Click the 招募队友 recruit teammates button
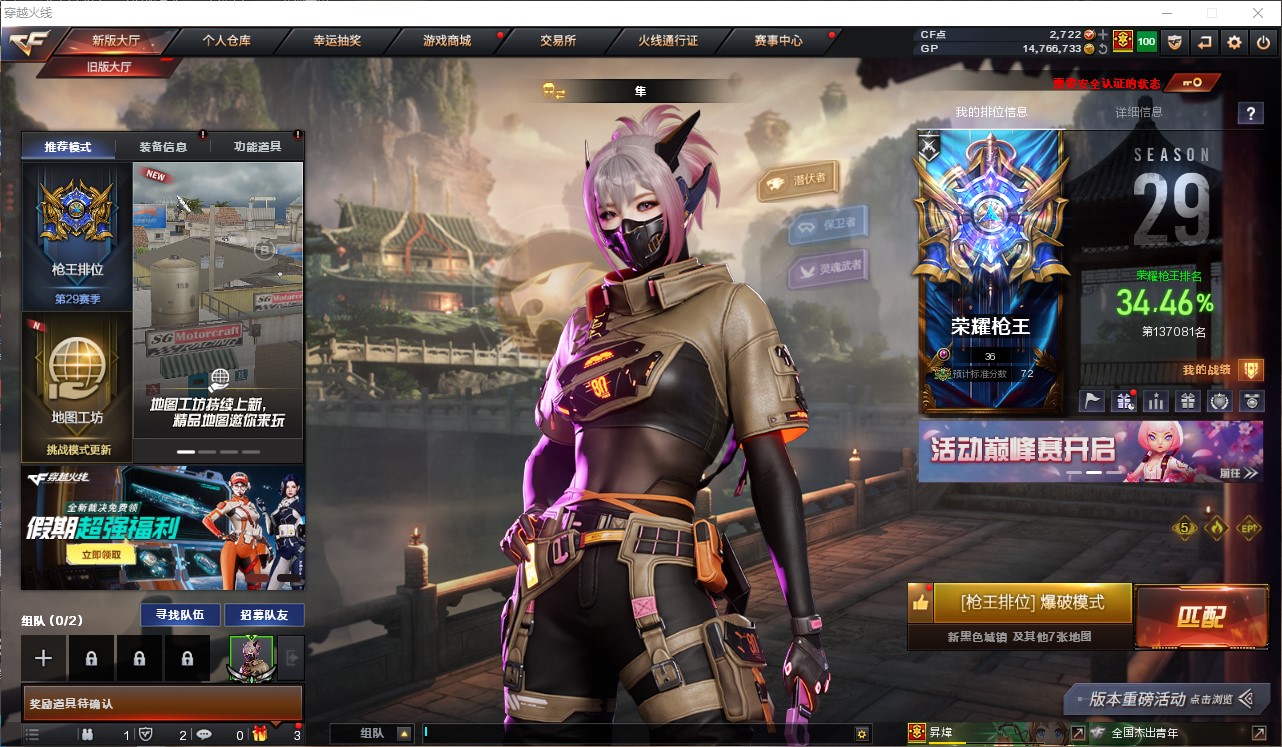This screenshot has height=747, width=1282. pos(264,615)
